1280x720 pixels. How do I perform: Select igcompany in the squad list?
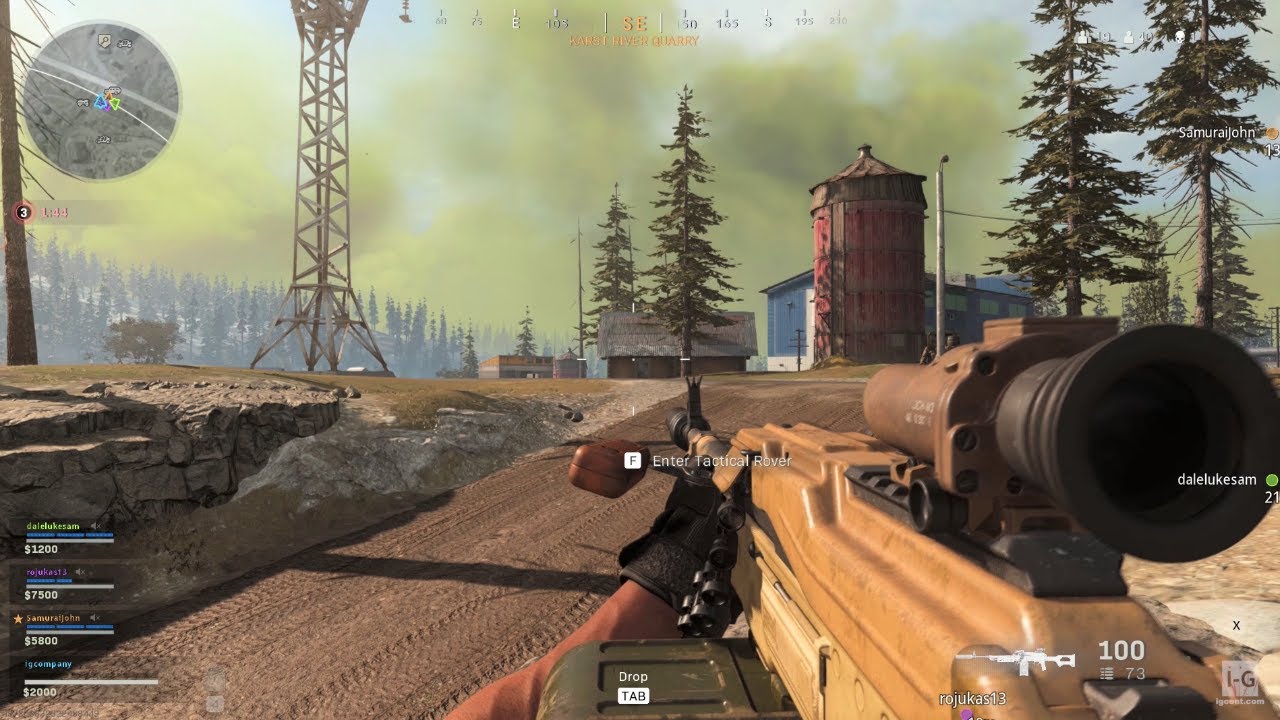(48, 664)
